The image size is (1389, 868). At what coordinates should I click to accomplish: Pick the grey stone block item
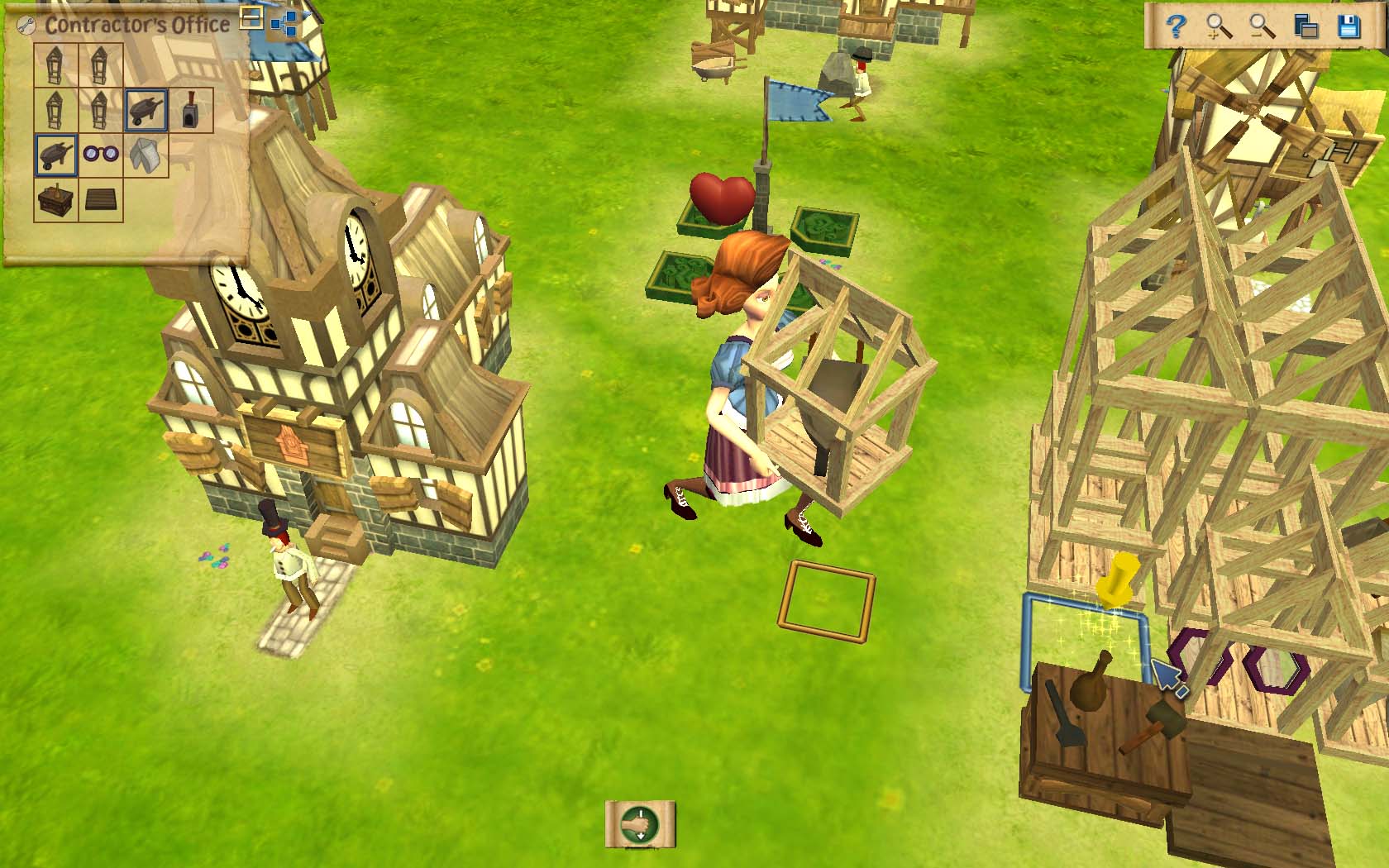point(146,155)
